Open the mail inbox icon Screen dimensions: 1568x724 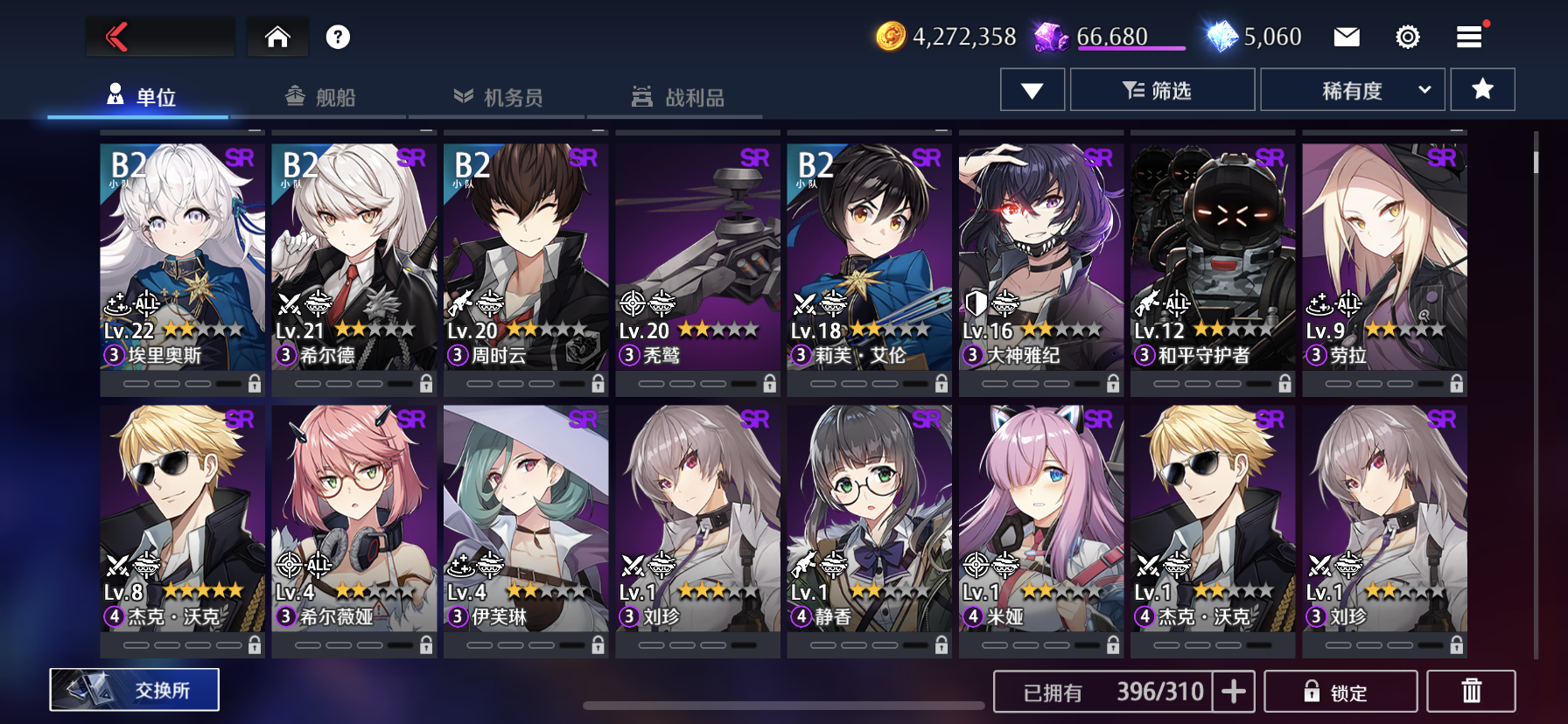click(1347, 36)
